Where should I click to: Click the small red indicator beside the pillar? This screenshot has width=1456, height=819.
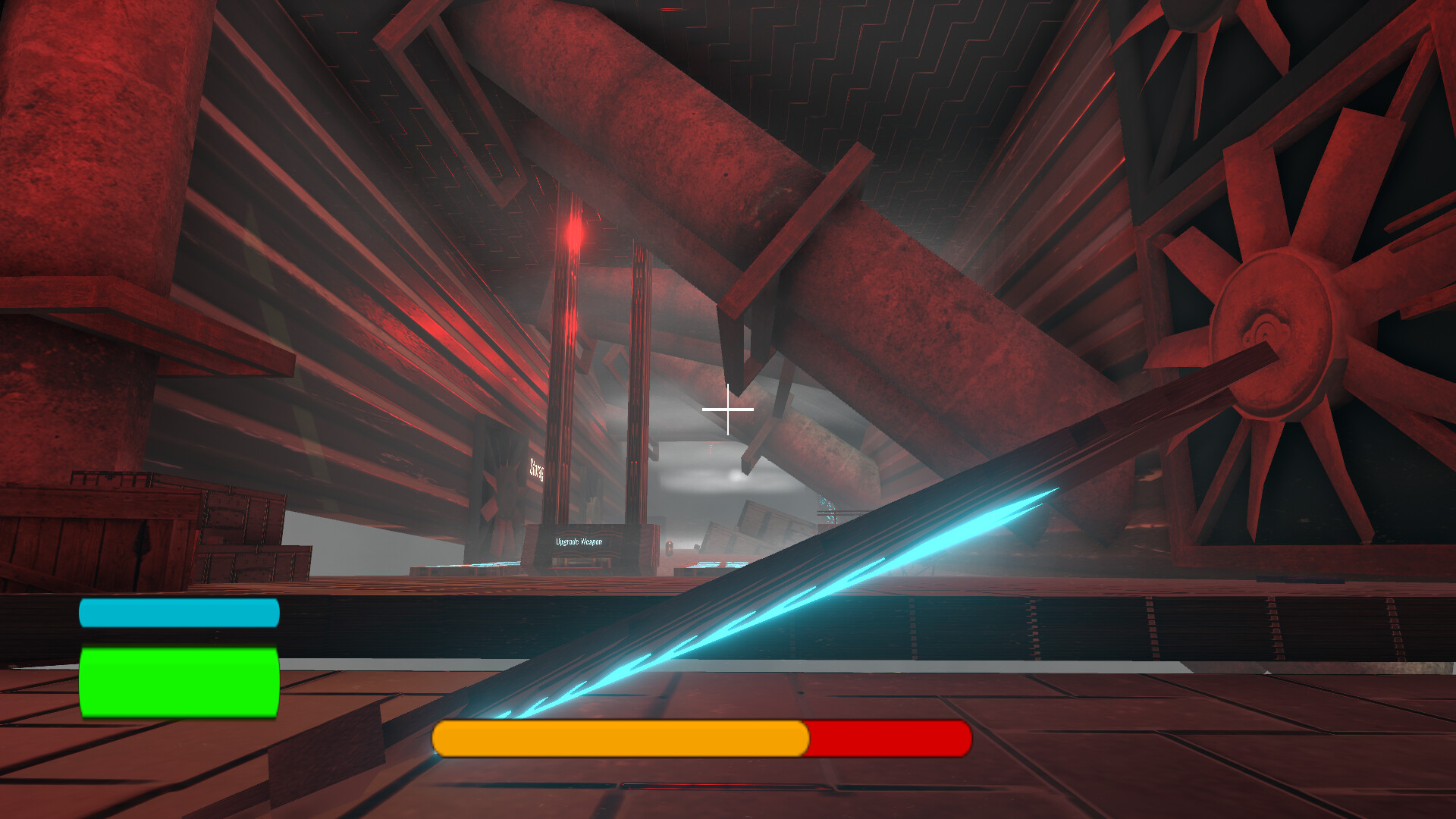pyautogui.click(x=669, y=547)
